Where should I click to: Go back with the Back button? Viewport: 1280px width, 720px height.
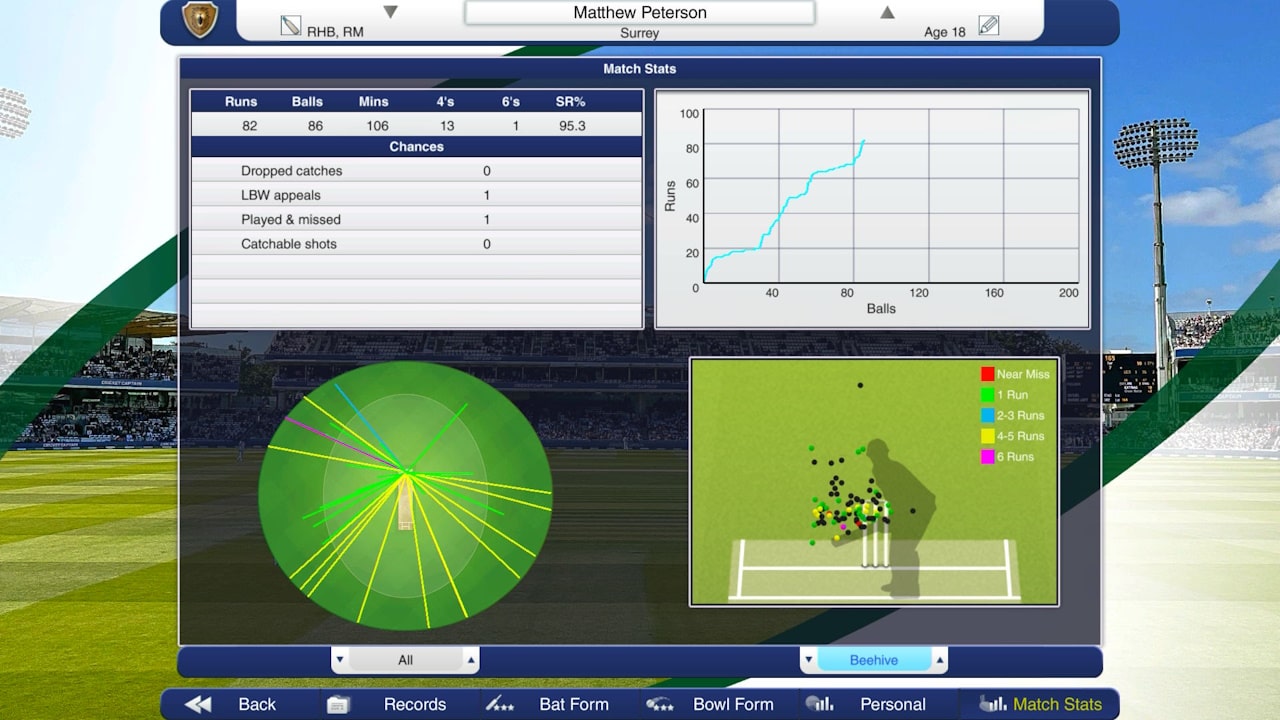(x=257, y=704)
